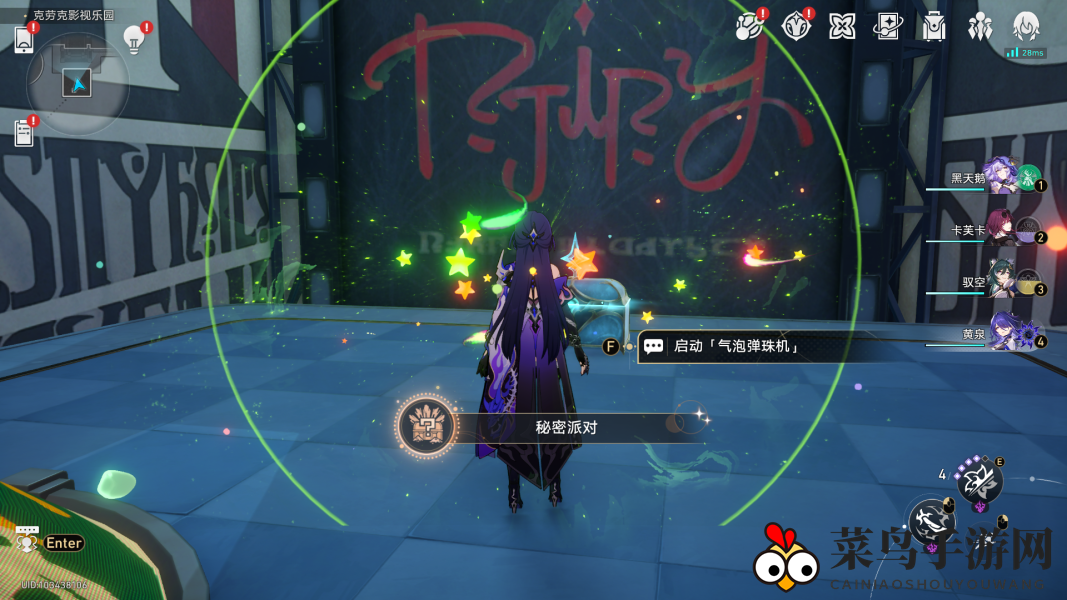The width and height of the screenshot is (1067, 600).
Task: Open the clipboard mission log icon
Action: tap(24, 133)
